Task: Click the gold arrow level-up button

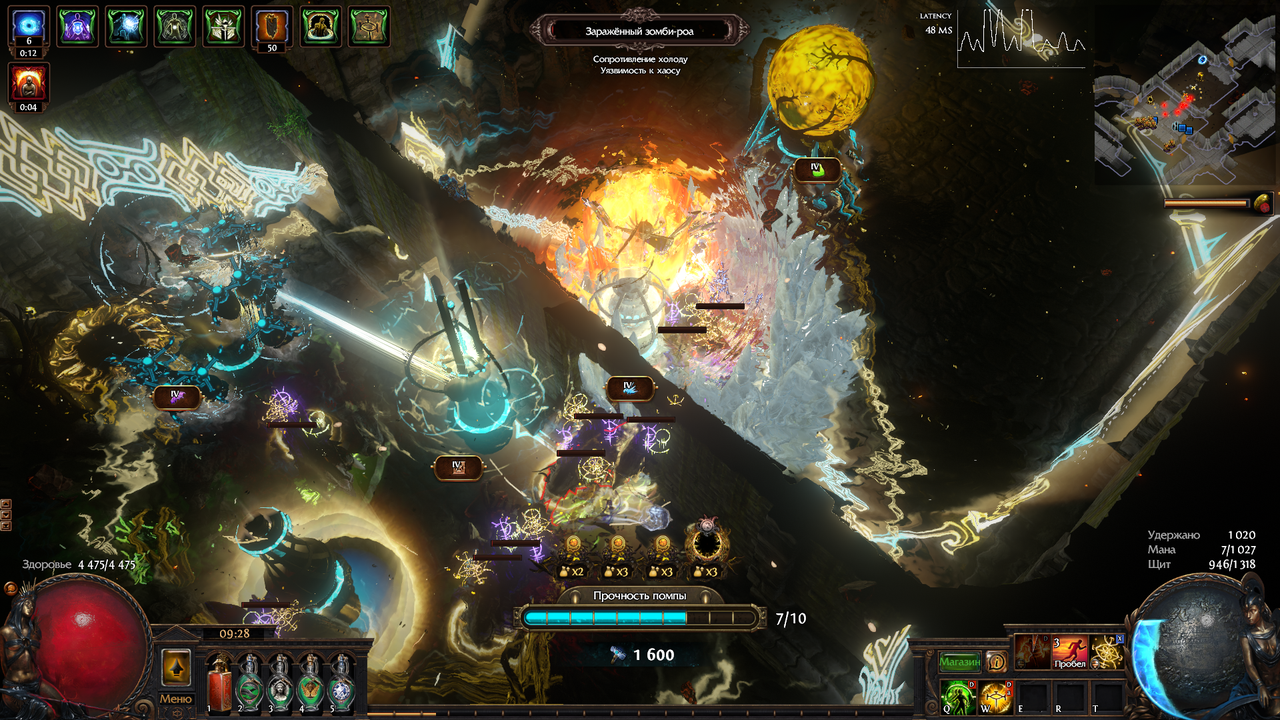Action: [x=176, y=667]
